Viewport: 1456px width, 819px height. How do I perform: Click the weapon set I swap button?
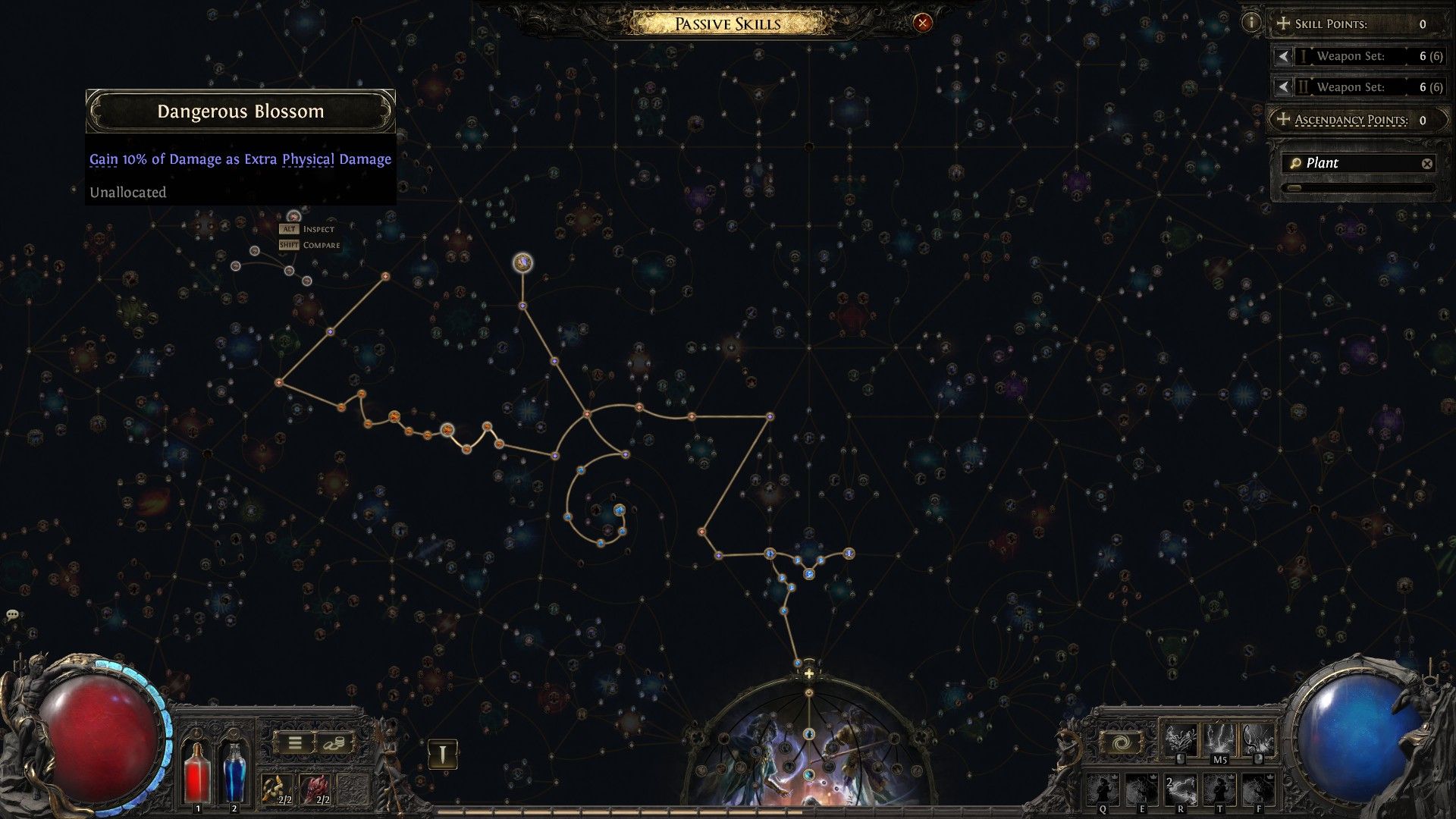click(442, 754)
